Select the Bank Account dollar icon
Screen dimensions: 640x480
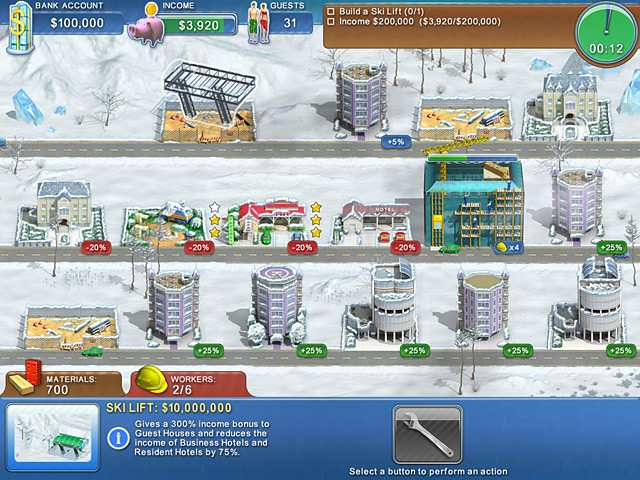click(x=17, y=24)
